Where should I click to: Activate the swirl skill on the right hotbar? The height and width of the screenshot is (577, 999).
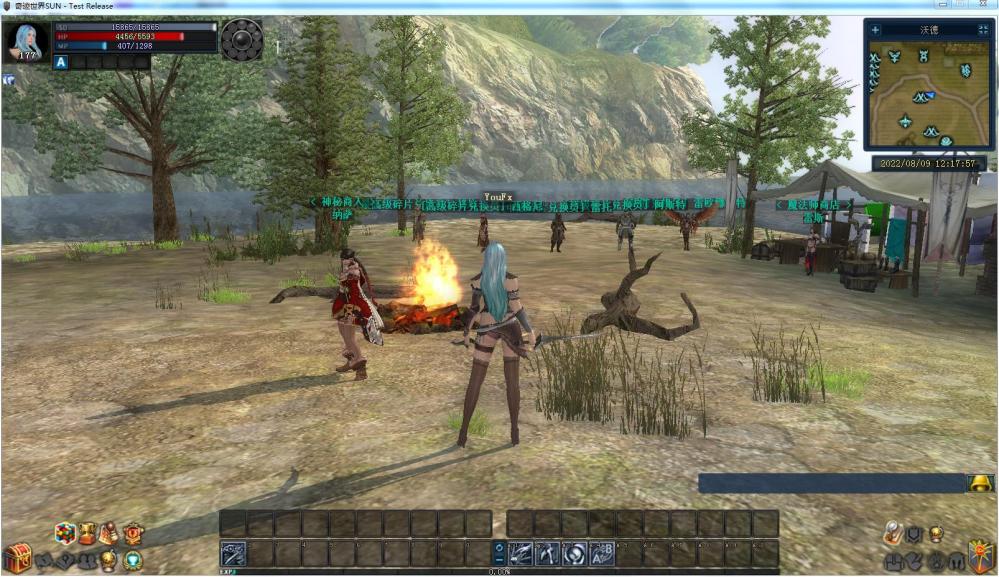coord(574,553)
